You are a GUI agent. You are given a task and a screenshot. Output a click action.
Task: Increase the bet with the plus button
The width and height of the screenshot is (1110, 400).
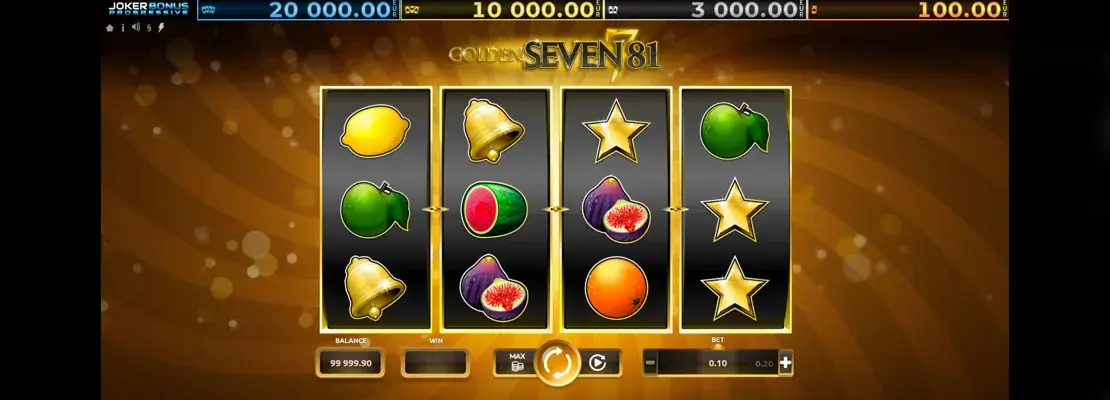(x=785, y=363)
